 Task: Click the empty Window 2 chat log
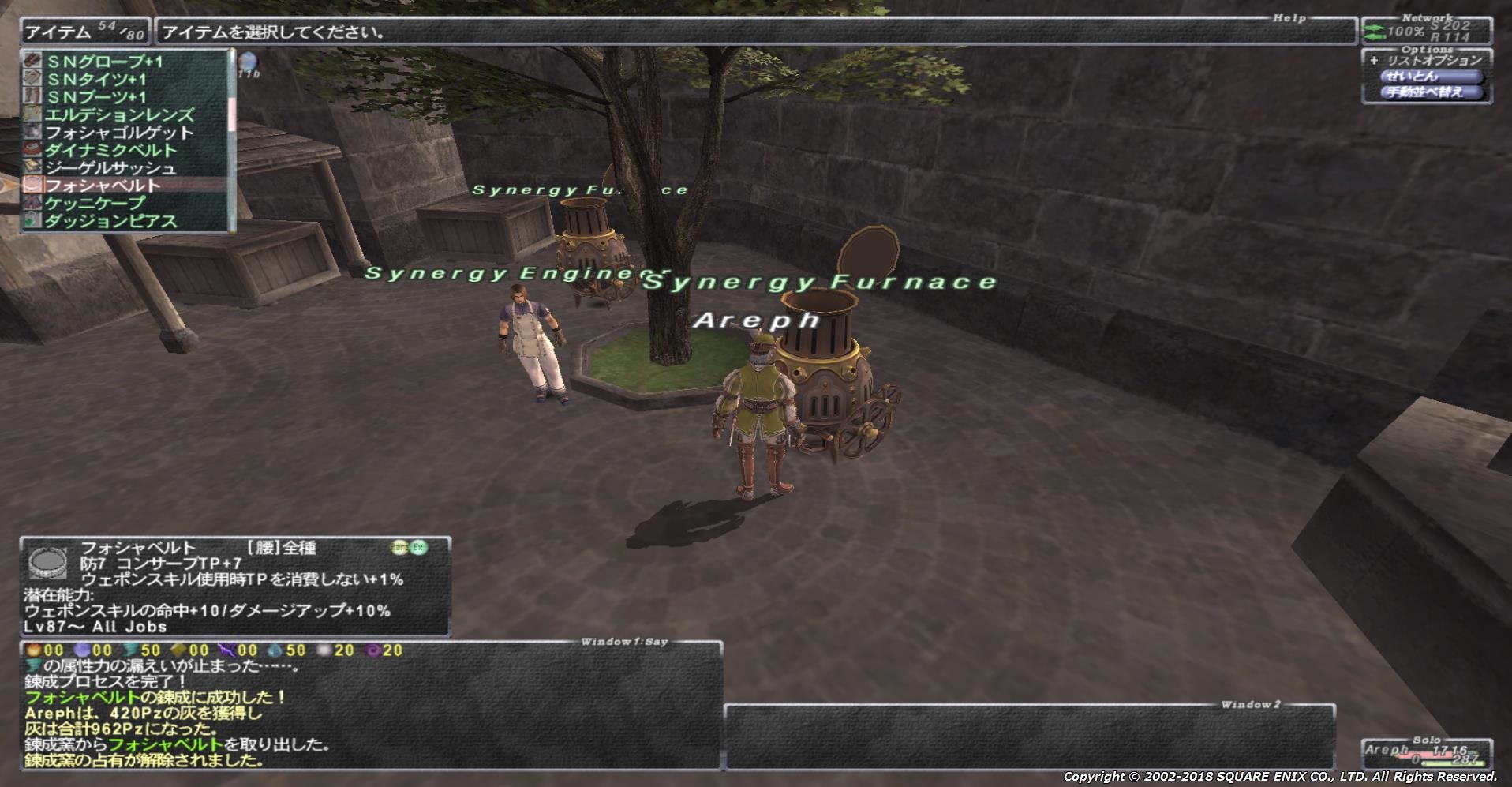click(1029, 738)
